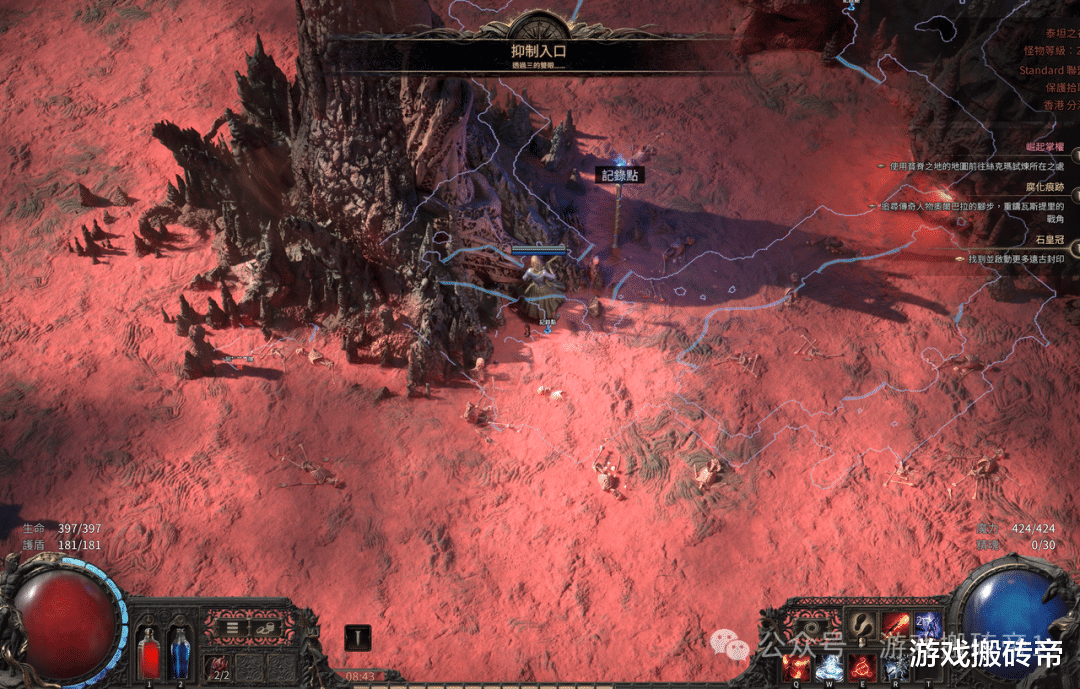
Task: Click the 記錄點 checkpoint label
Action: click(620, 175)
